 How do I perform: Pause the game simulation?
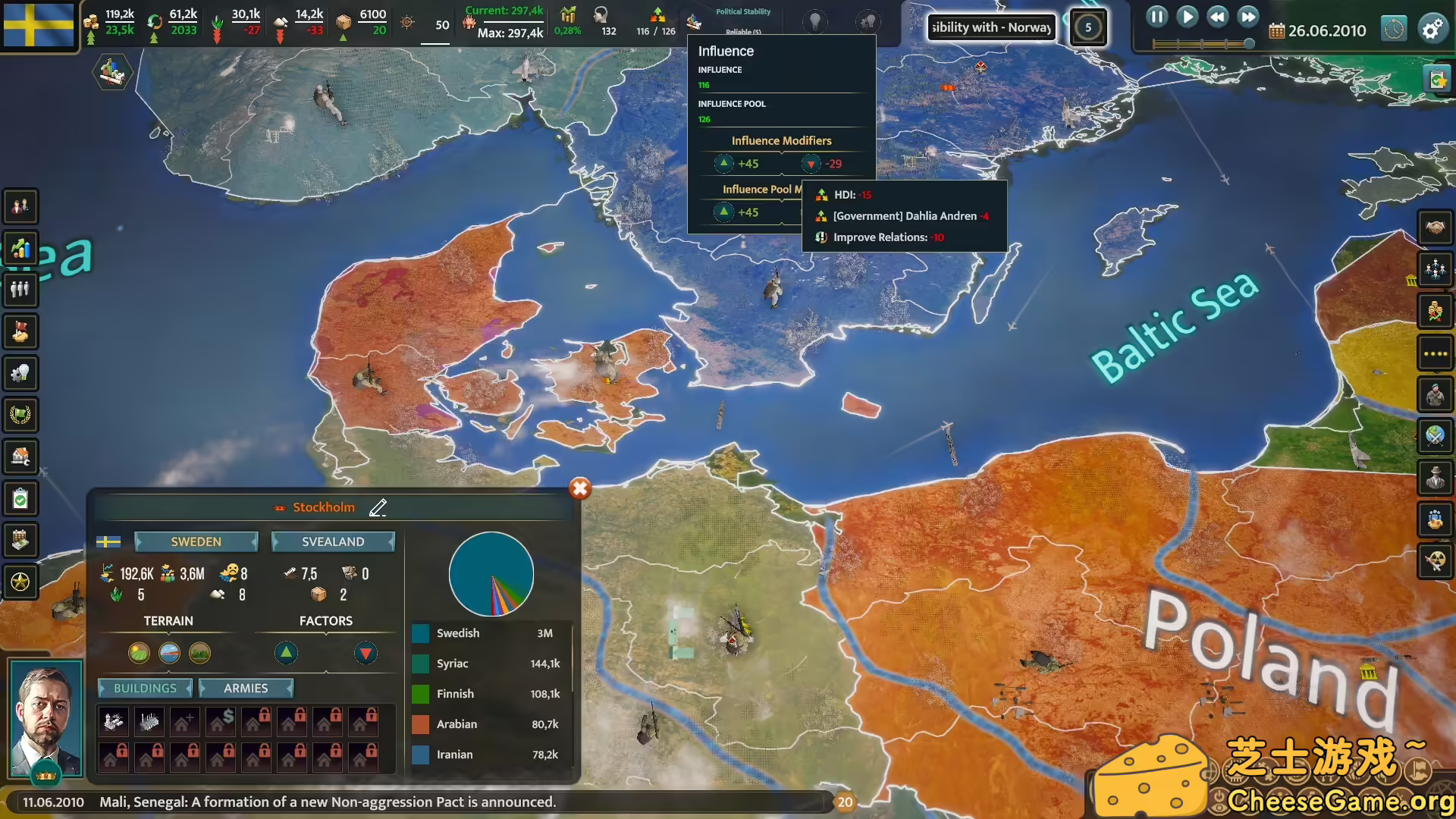point(1156,16)
